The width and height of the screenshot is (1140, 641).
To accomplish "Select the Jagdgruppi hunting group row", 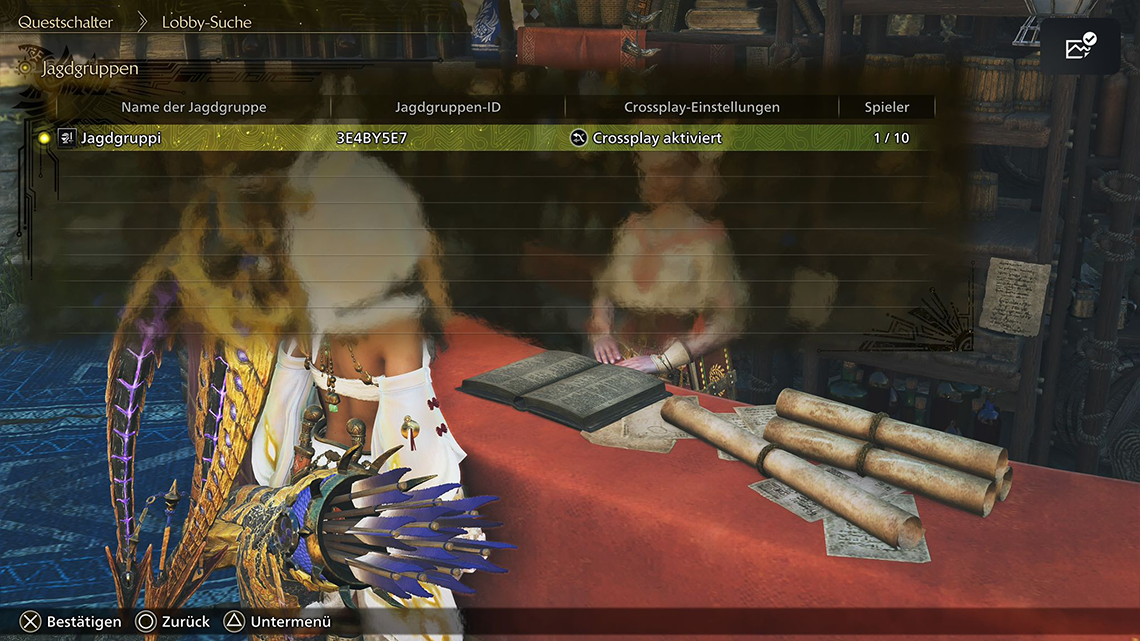I will [x=480, y=138].
